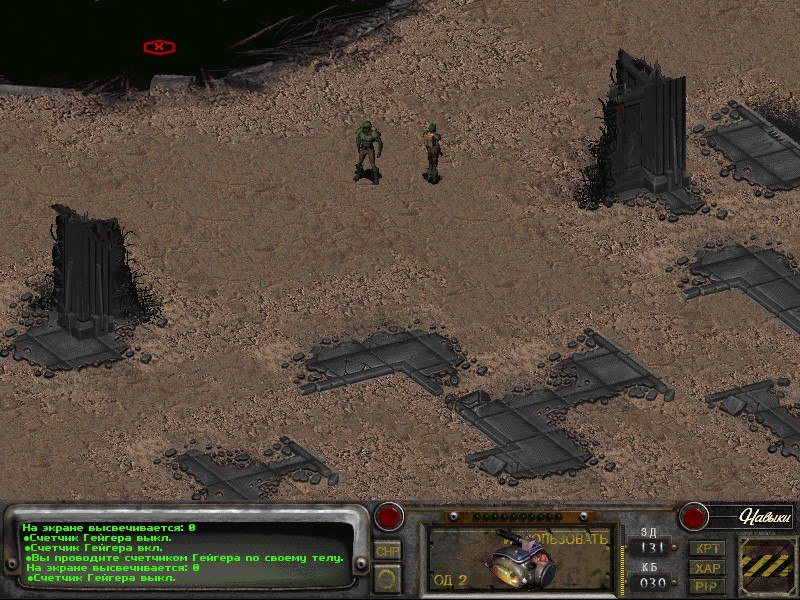Open the map with the КРТ button
Viewport: 800px width, 600px height.
(x=707, y=548)
